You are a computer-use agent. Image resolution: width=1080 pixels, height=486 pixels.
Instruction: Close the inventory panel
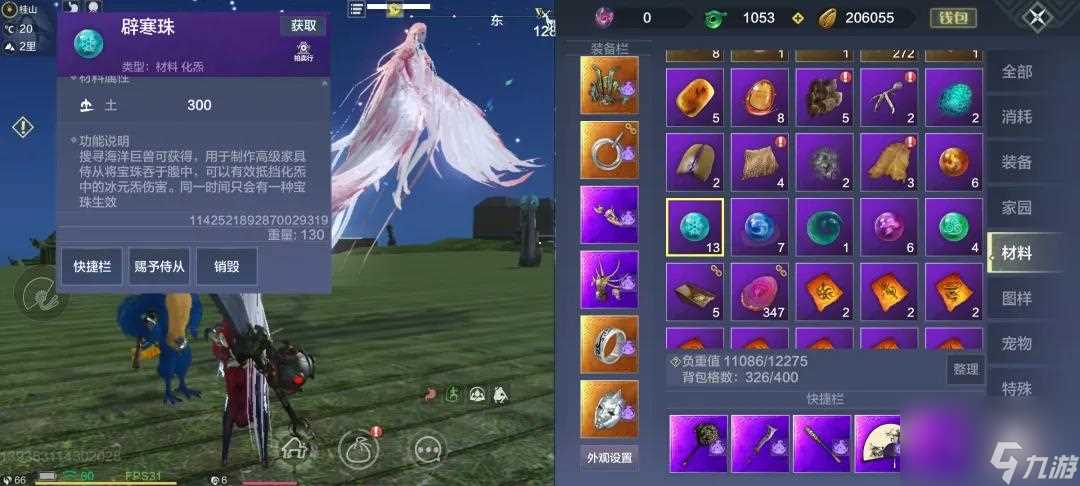coord(1038,17)
